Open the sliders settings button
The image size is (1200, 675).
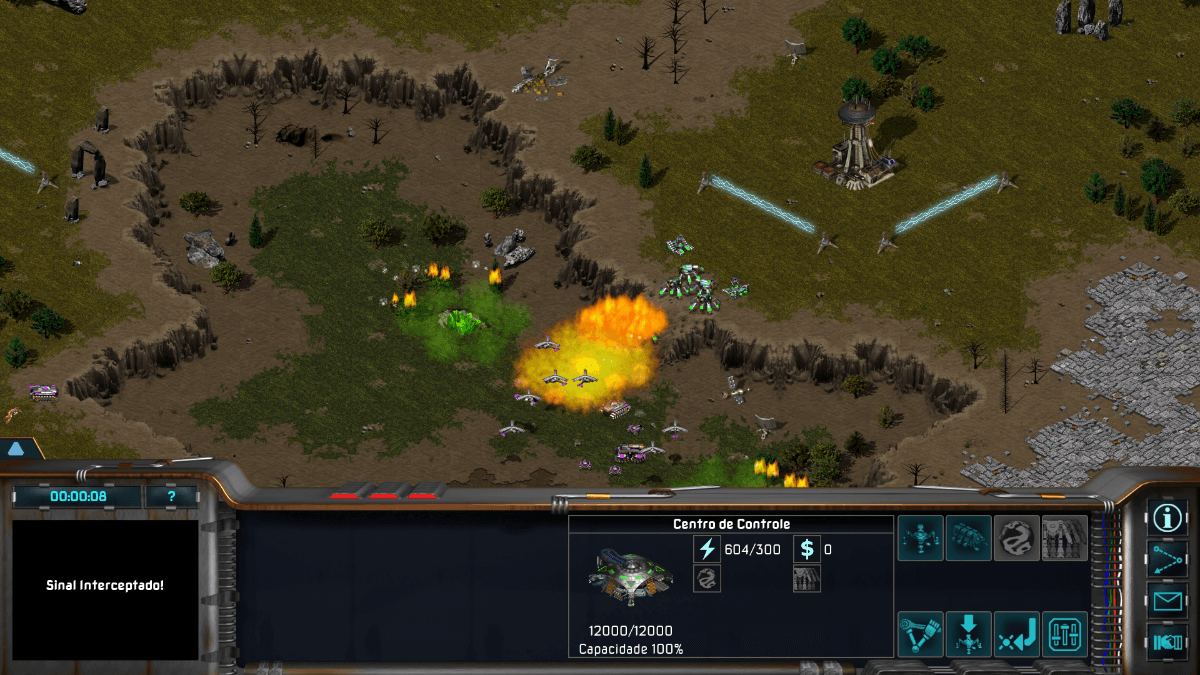coord(1065,634)
